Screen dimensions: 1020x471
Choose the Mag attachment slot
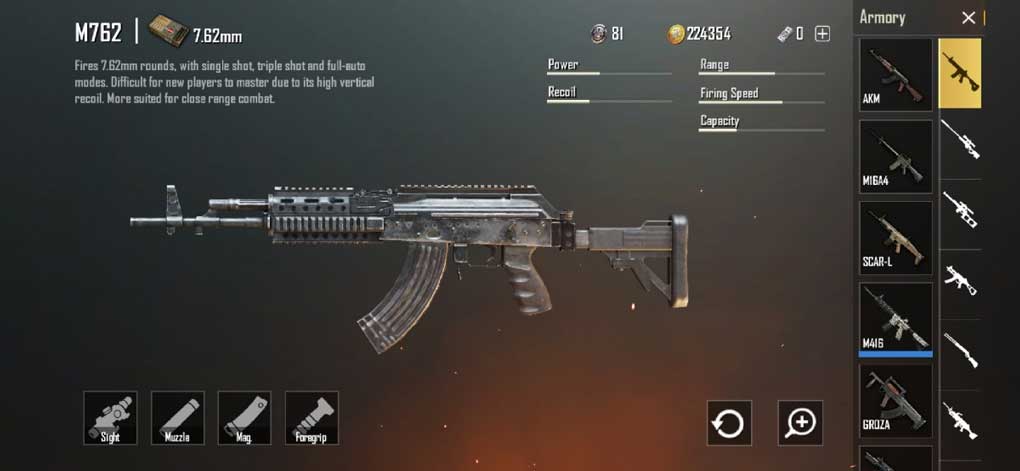click(x=245, y=417)
